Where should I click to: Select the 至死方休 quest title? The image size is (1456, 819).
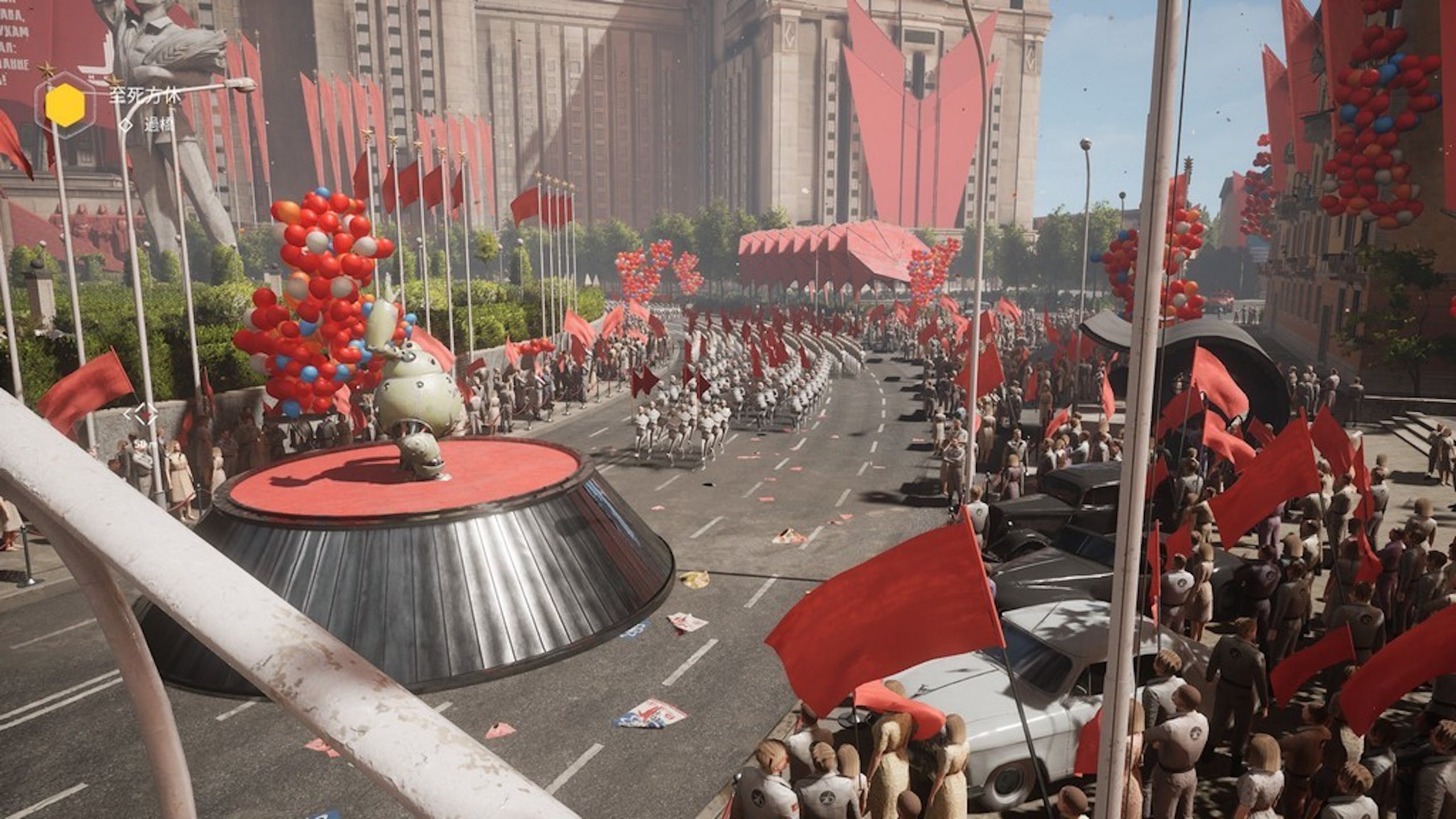pos(144,96)
